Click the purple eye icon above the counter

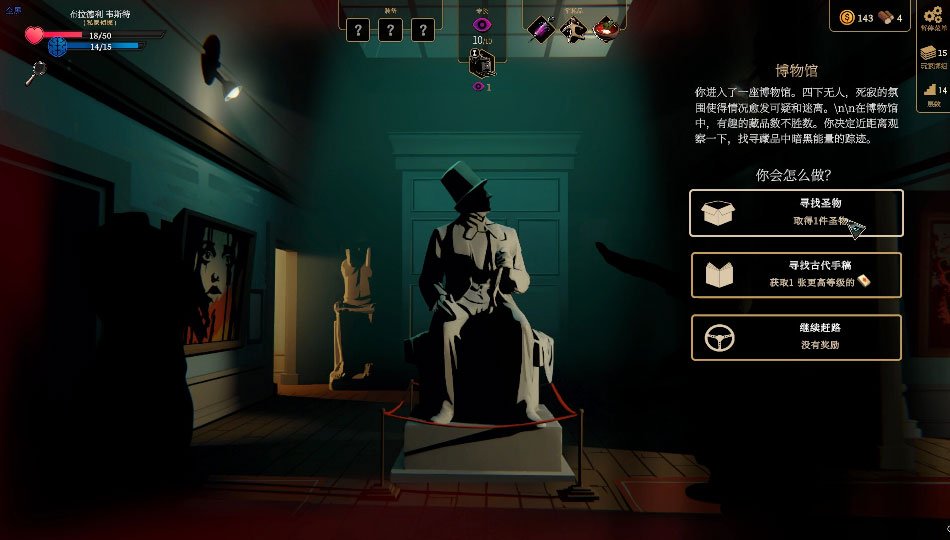(x=482, y=24)
